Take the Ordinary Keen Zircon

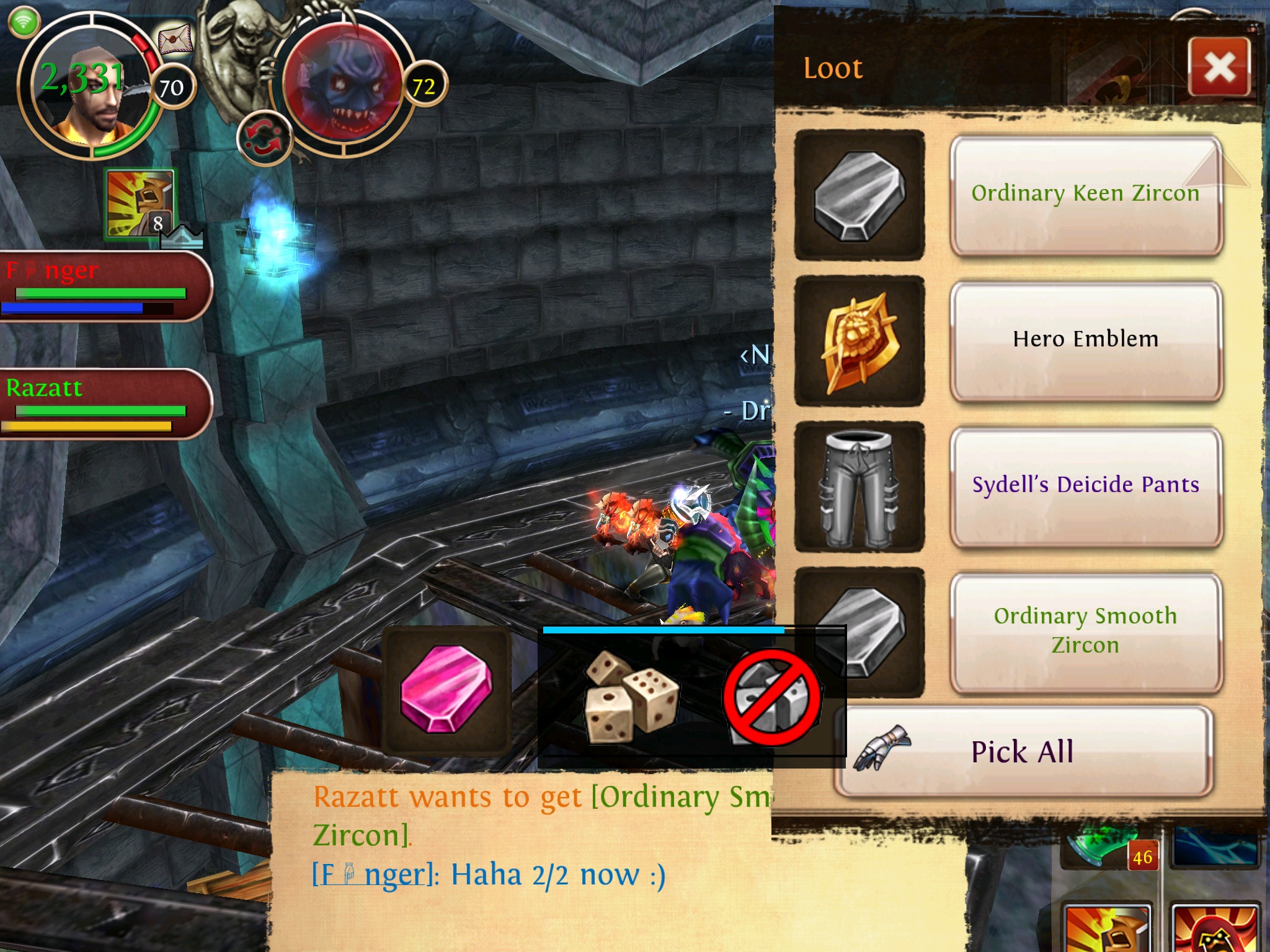point(1085,195)
